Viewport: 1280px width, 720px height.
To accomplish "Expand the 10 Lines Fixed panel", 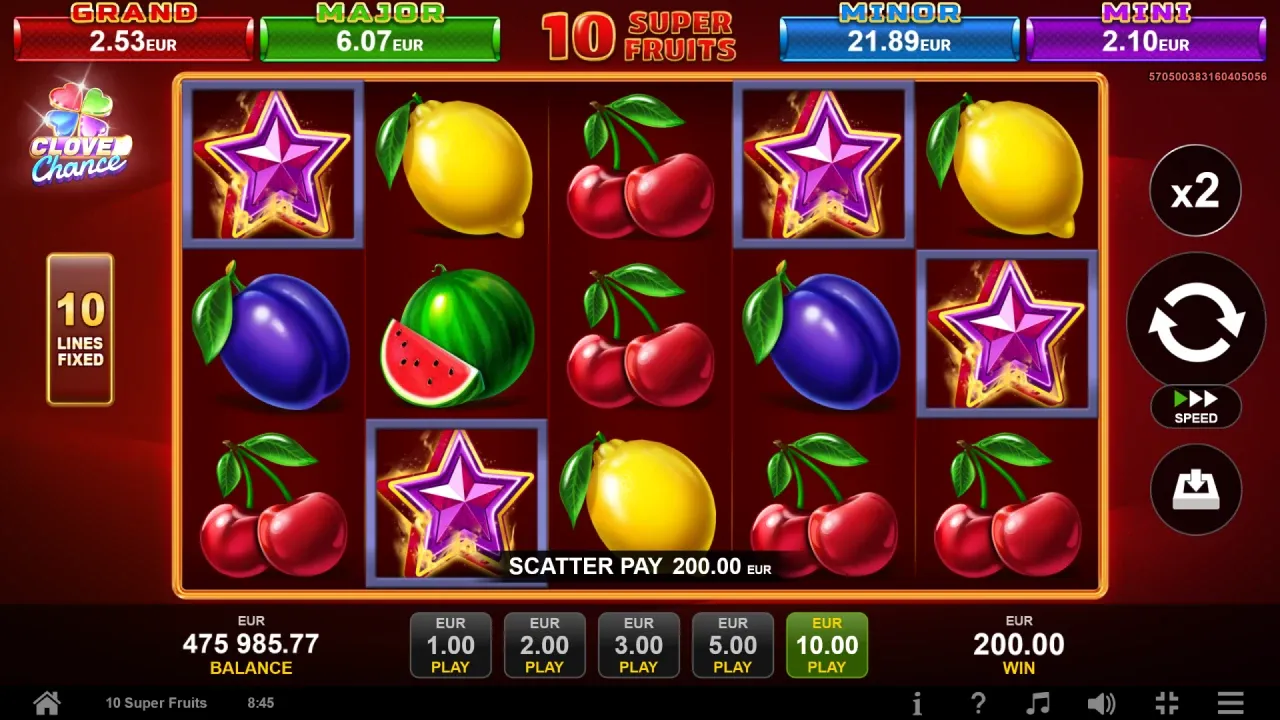I will (x=80, y=330).
